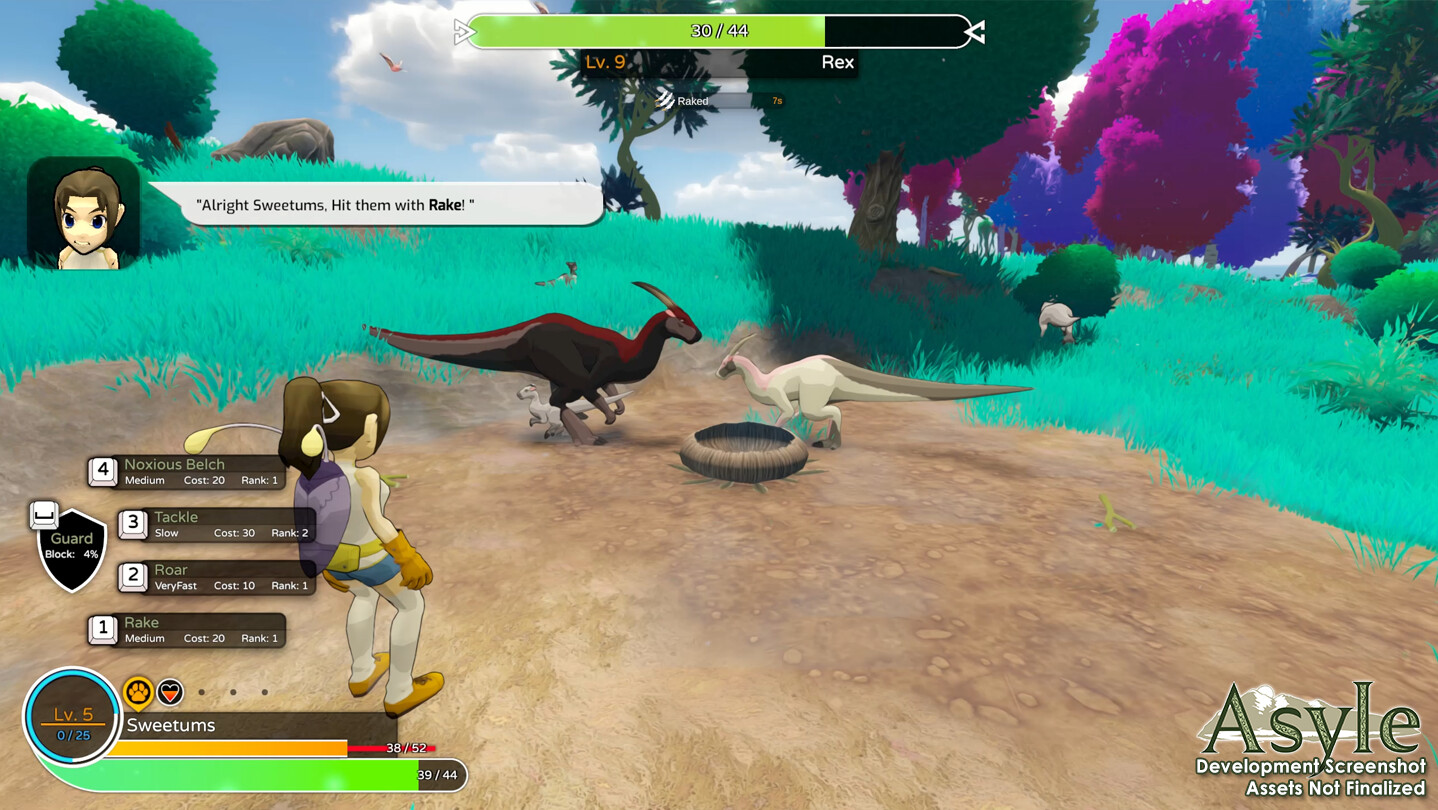Select the Rex nameplate
This screenshot has height=810, width=1438.
[837, 62]
